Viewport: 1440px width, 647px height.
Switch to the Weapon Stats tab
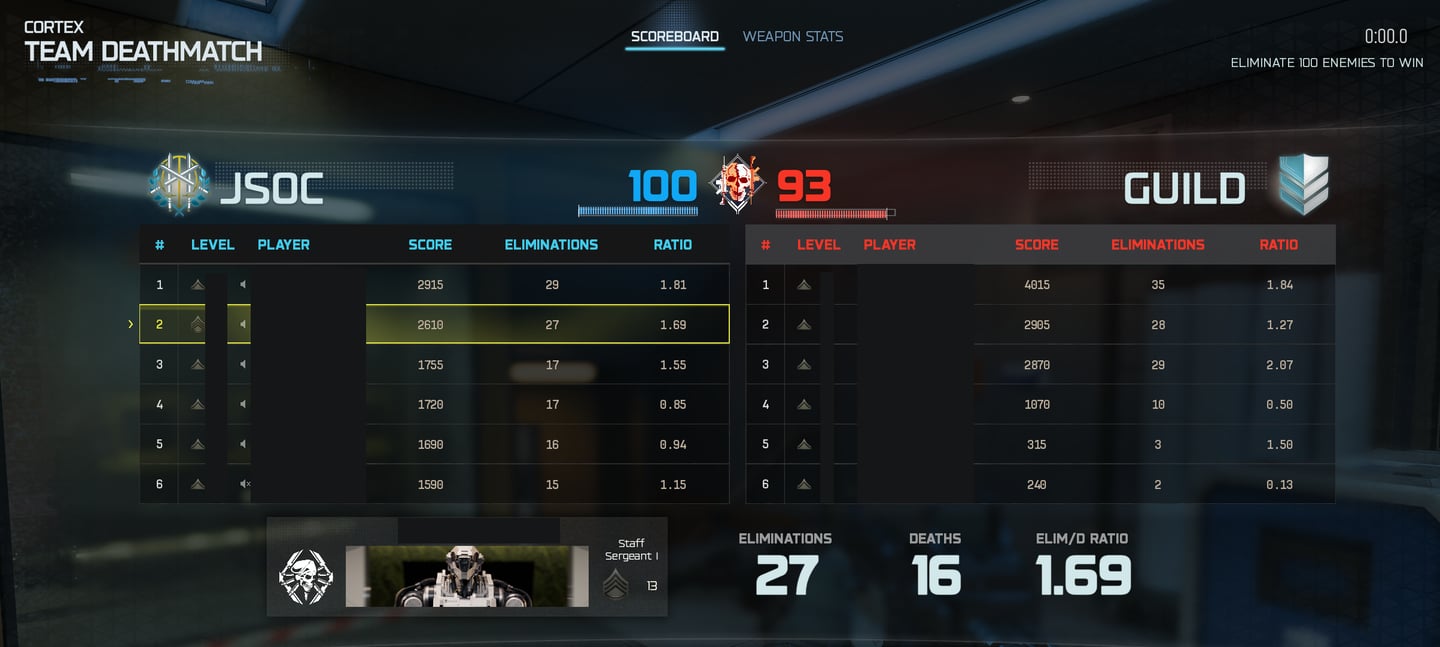[792, 37]
